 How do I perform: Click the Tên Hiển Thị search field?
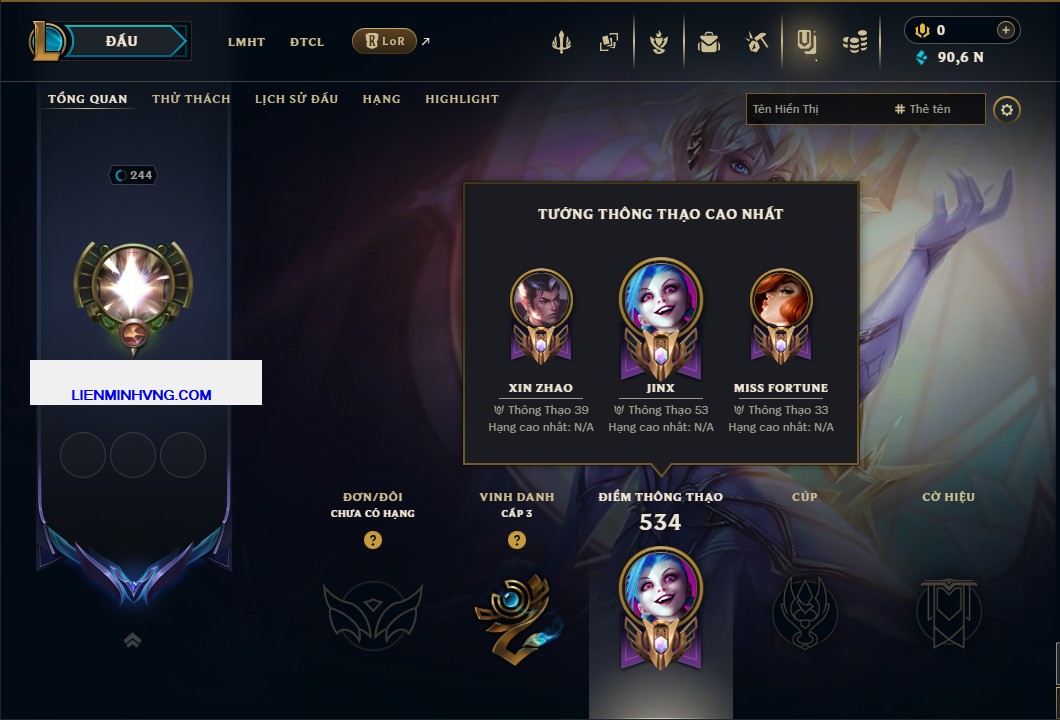click(815, 109)
